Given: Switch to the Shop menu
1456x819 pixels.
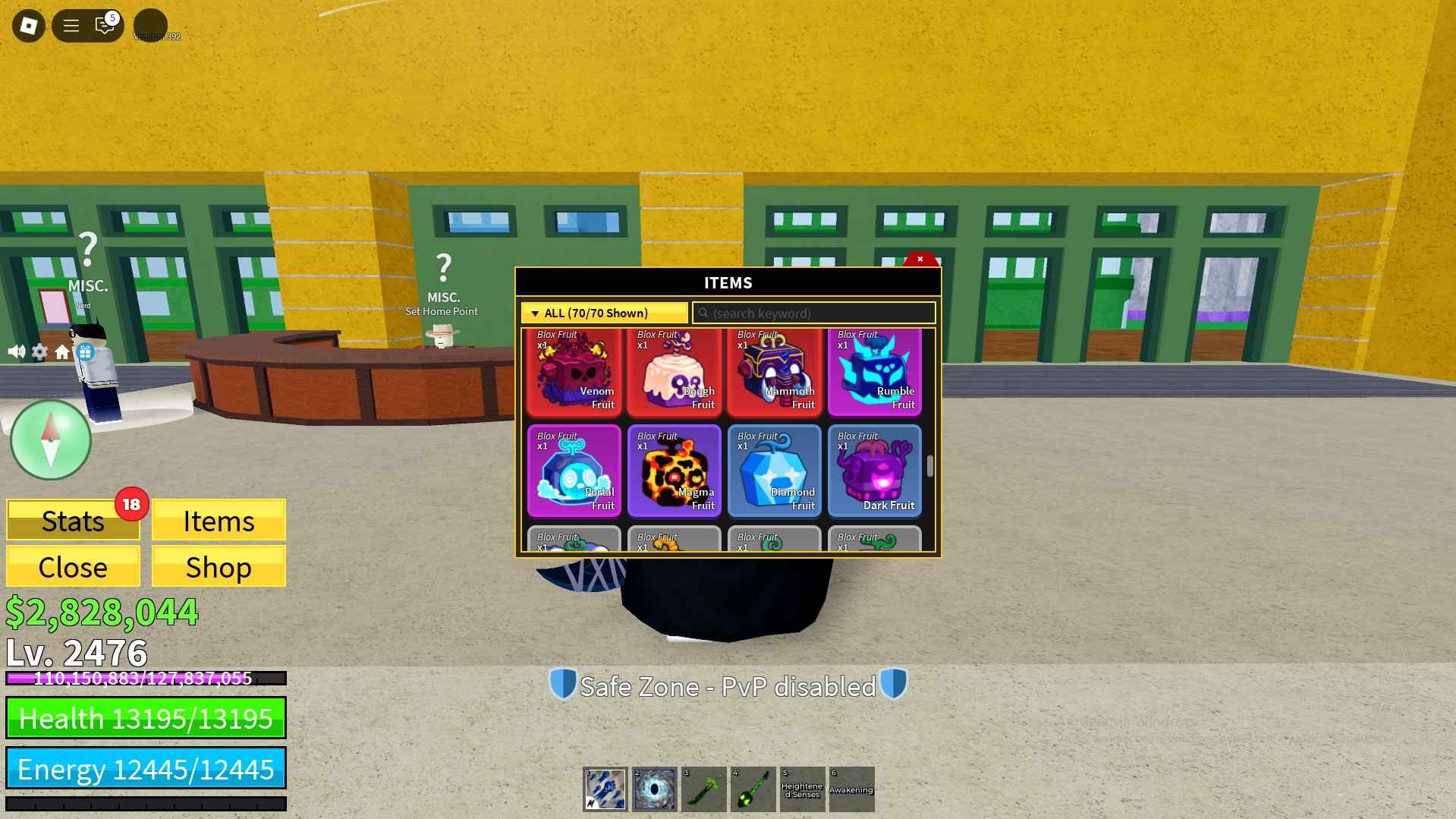Looking at the screenshot, I should coord(219,566).
